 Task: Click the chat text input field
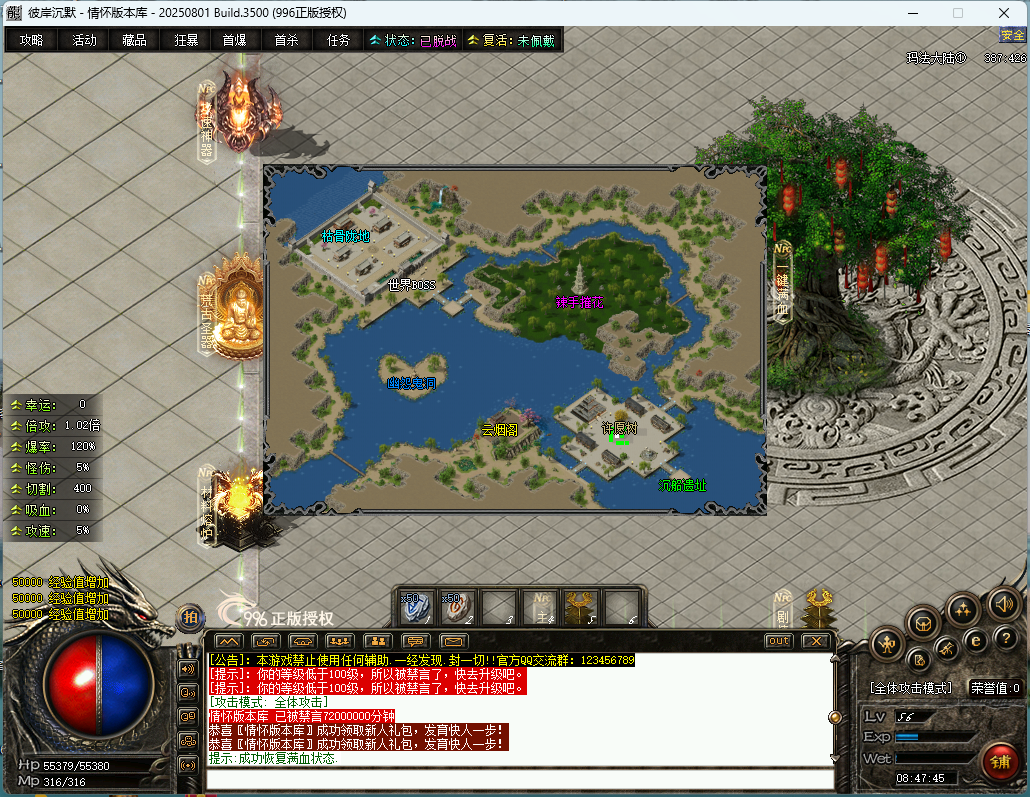coord(520,779)
